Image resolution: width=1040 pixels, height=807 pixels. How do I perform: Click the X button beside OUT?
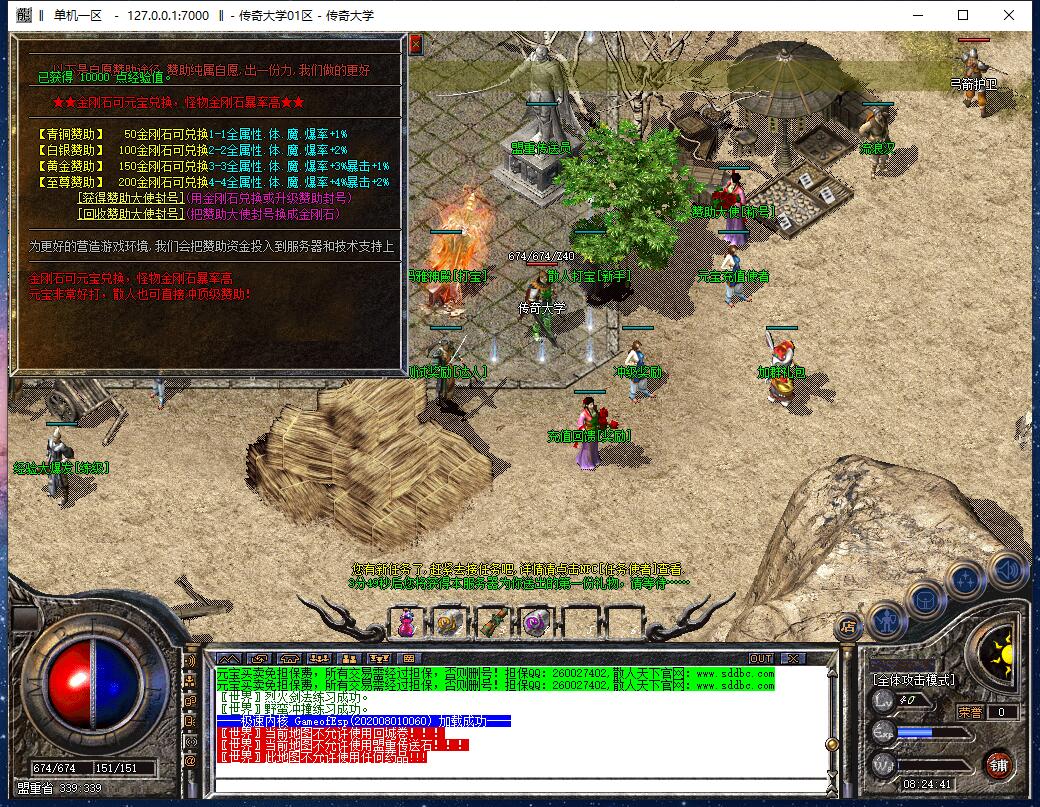point(793,658)
